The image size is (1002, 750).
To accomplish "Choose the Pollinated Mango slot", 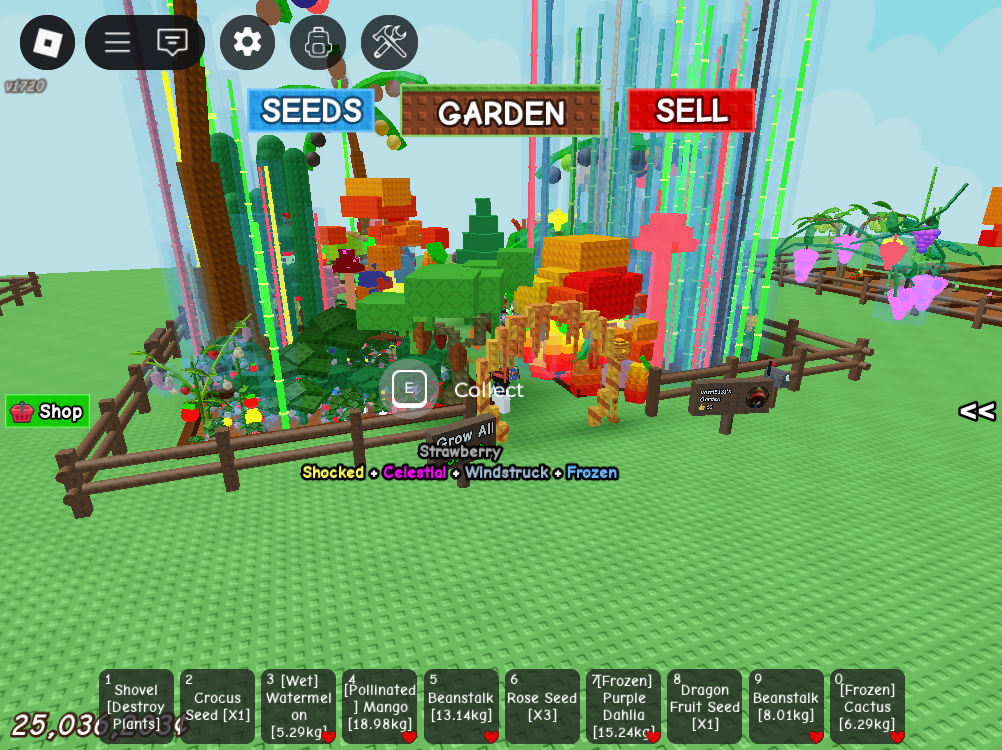I will pos(380,706).
